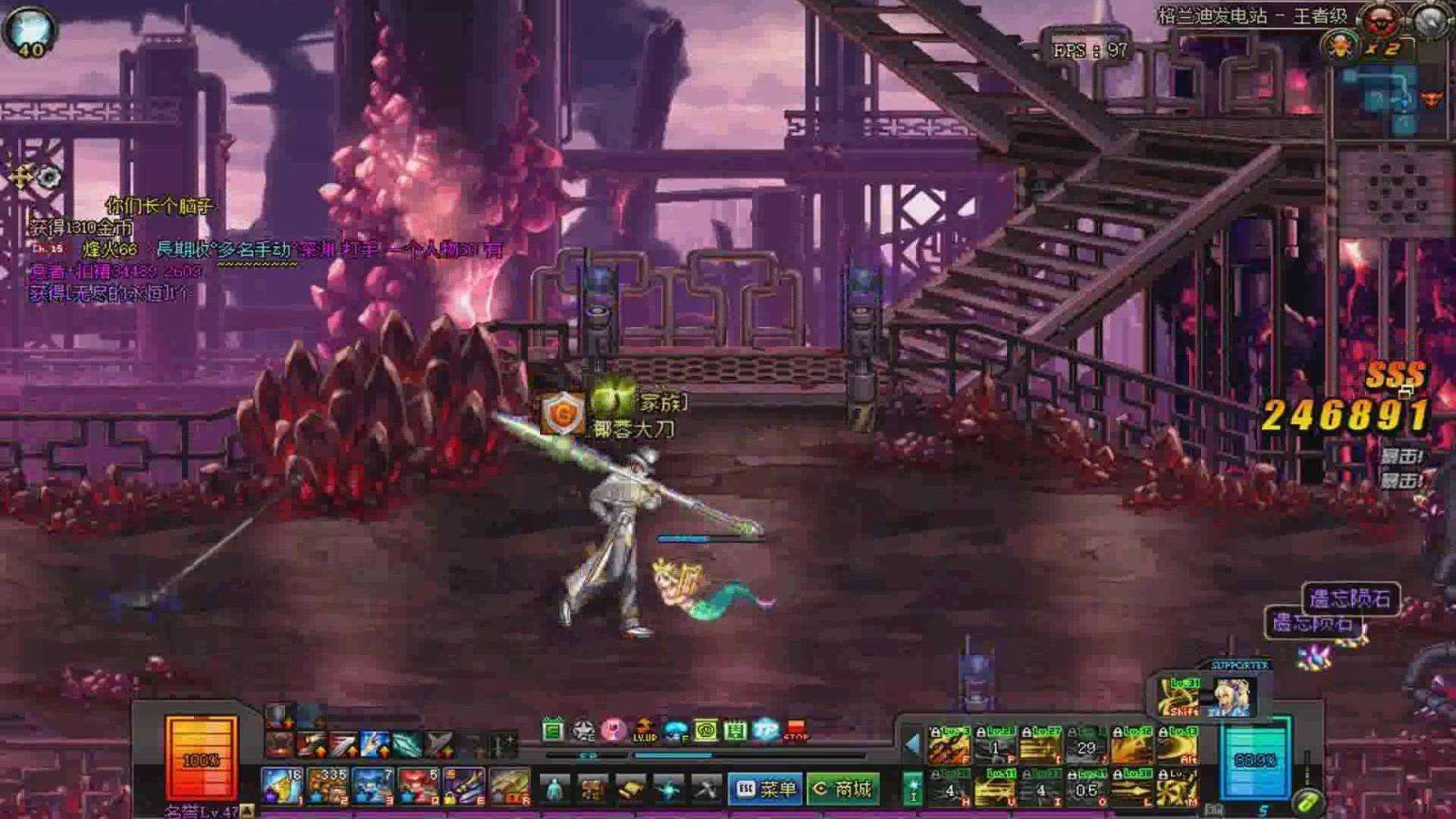Use the quick slot item with count 335
1456x819 pixels.
click(327, 785)
